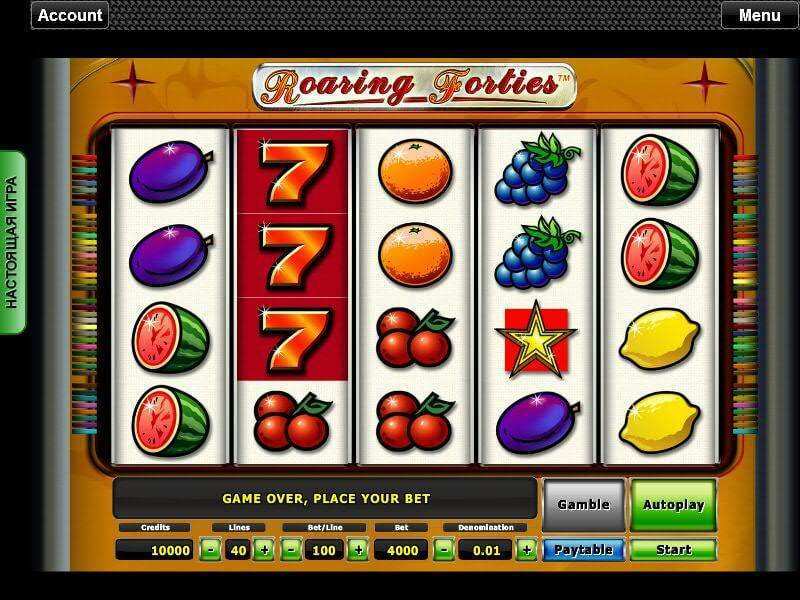Open the Menu in the top bar

click(759, 15)
